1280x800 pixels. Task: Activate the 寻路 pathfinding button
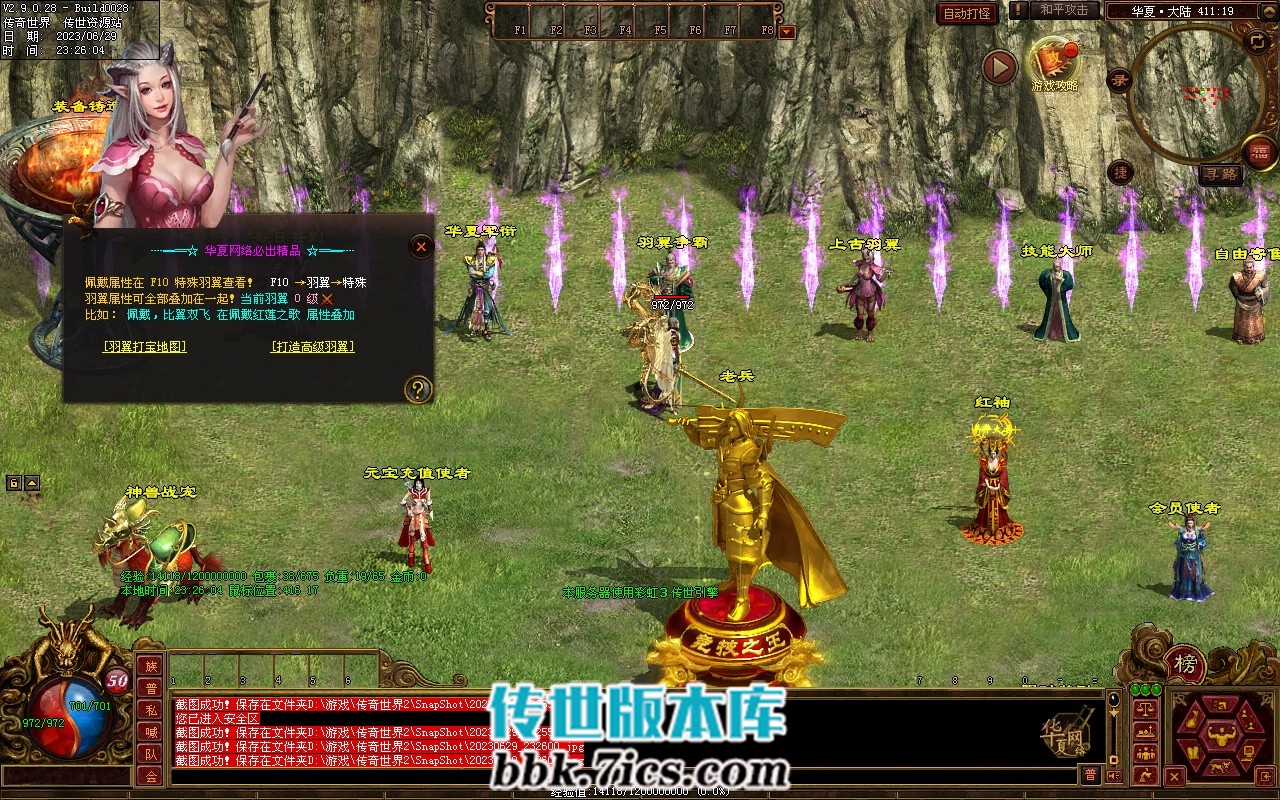coord(1220,174)
